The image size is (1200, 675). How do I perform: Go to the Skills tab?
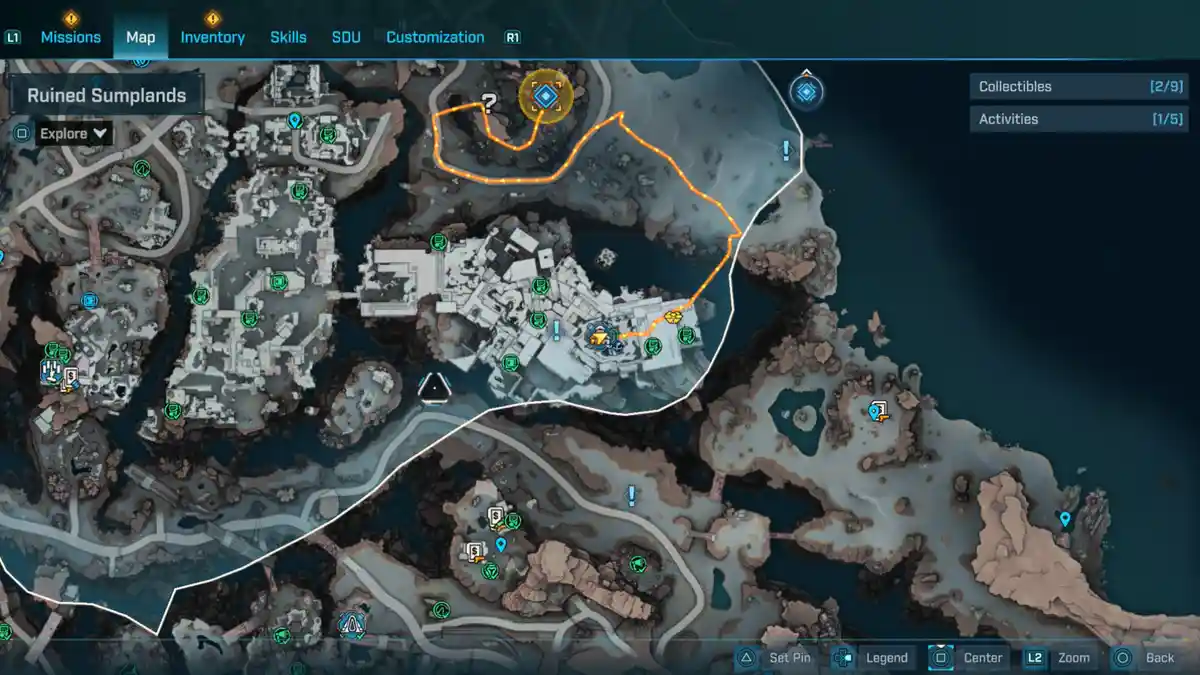click(288, 37)
